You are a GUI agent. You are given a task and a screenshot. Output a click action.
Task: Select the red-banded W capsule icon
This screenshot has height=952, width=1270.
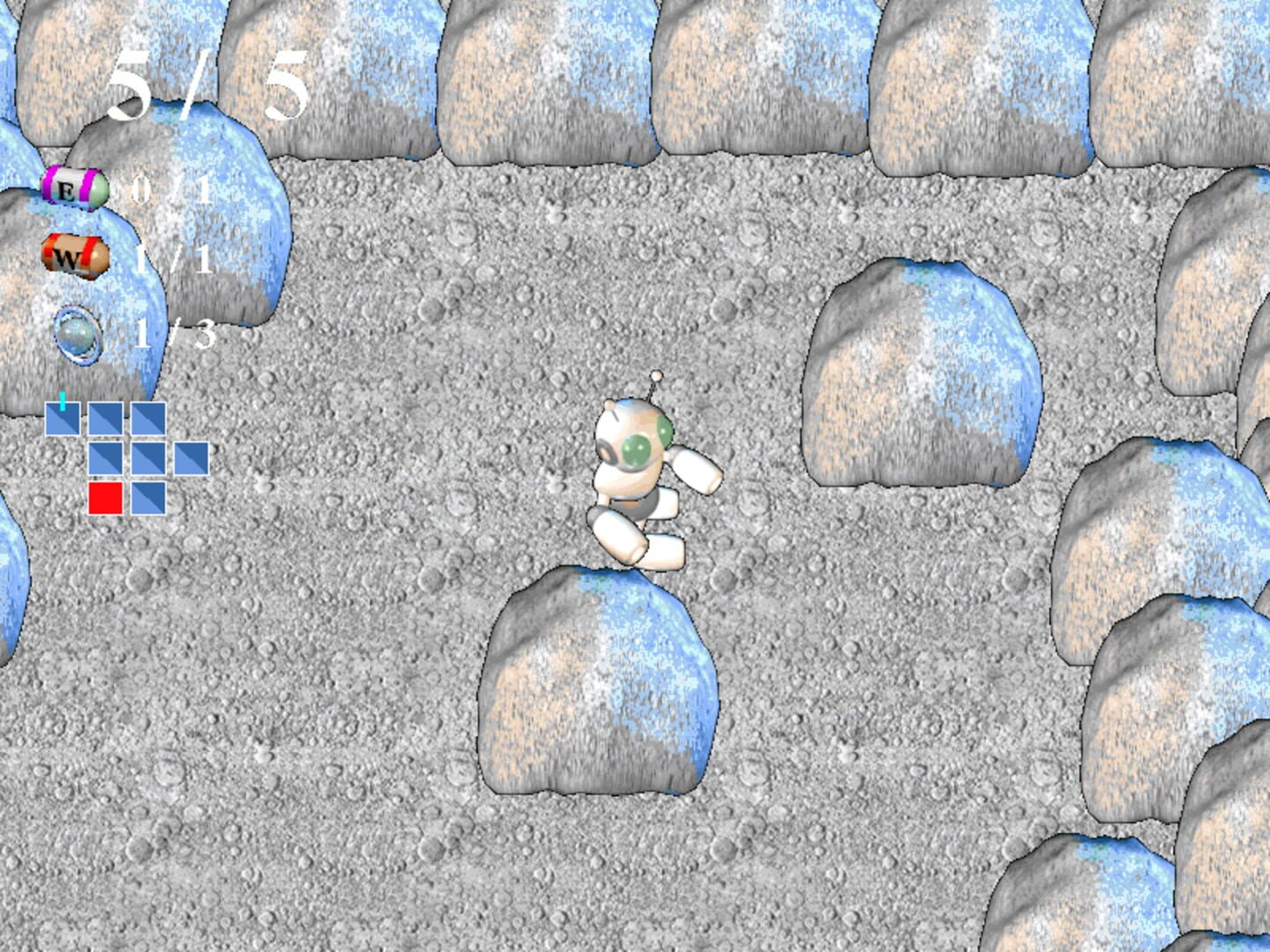tap(74, 258)
